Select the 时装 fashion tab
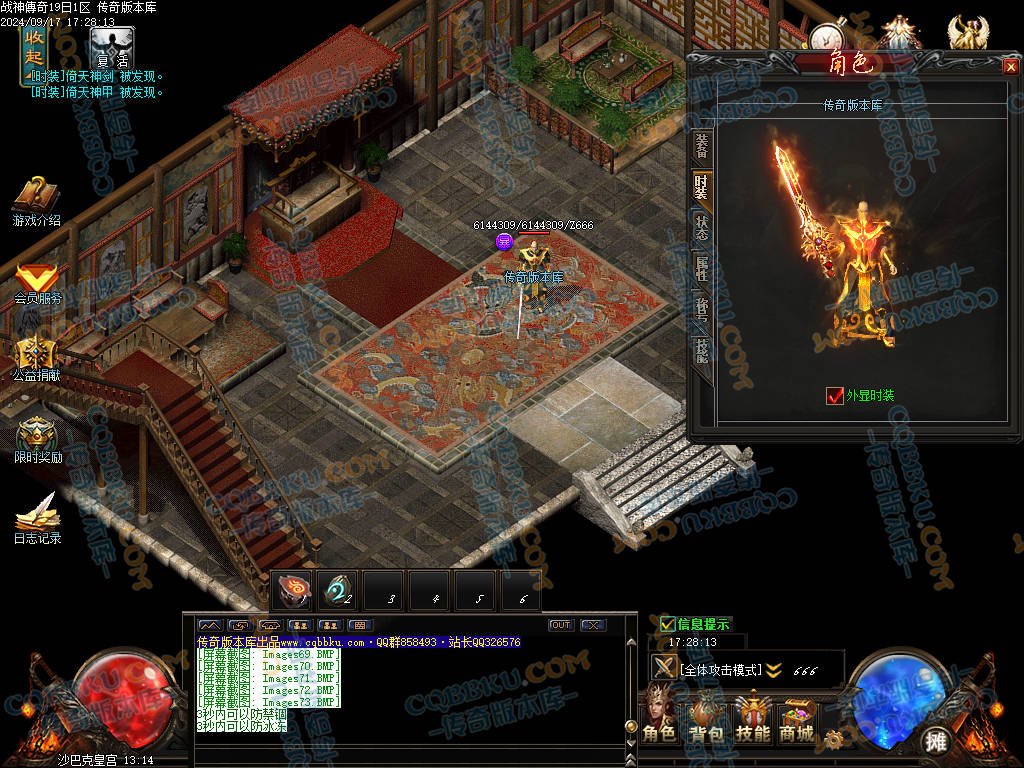The width and height of the screenshot is (1024, 768). (702, 185)
